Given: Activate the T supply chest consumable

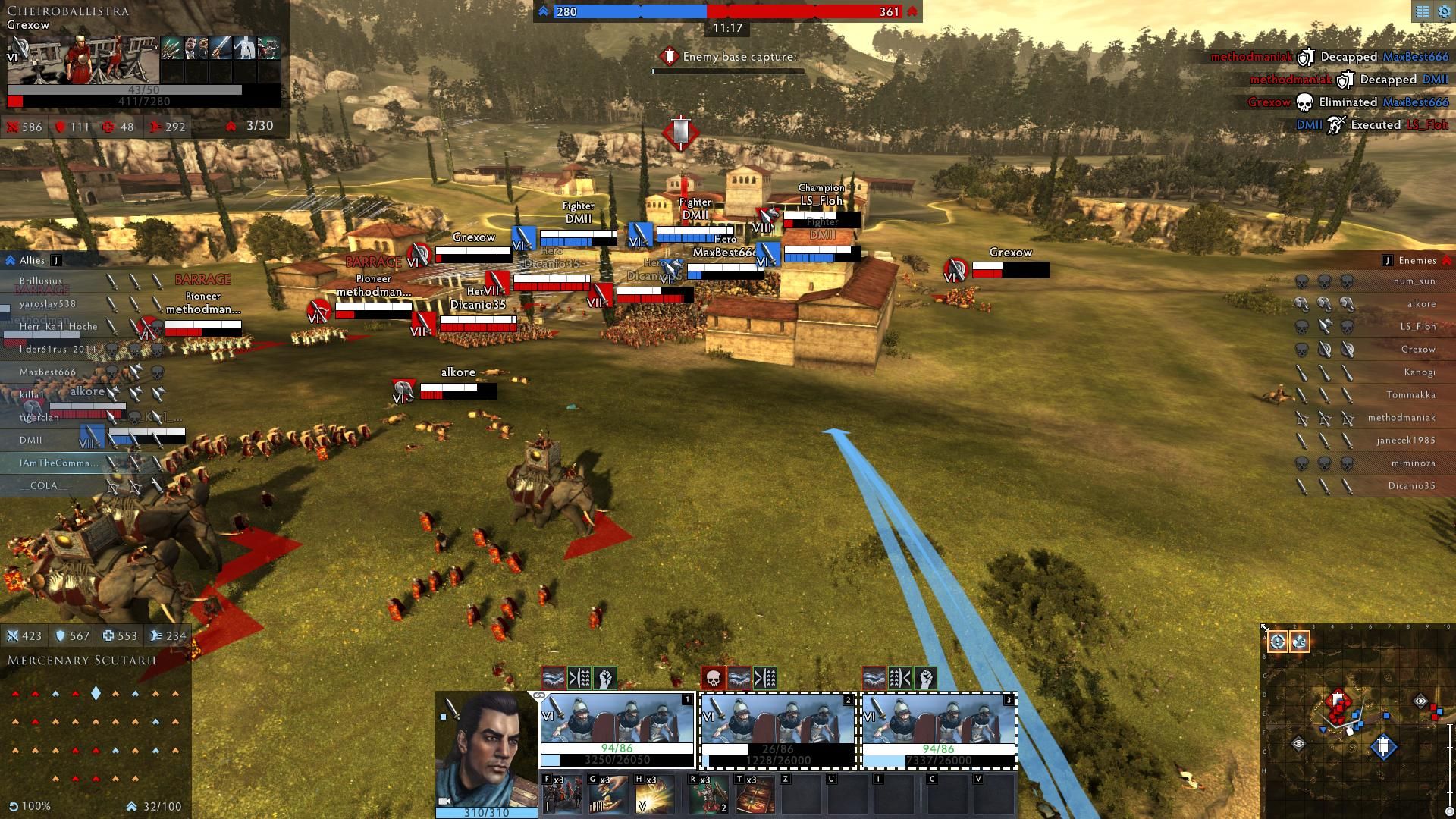Looking at the screenshot, I should [755, 793].
